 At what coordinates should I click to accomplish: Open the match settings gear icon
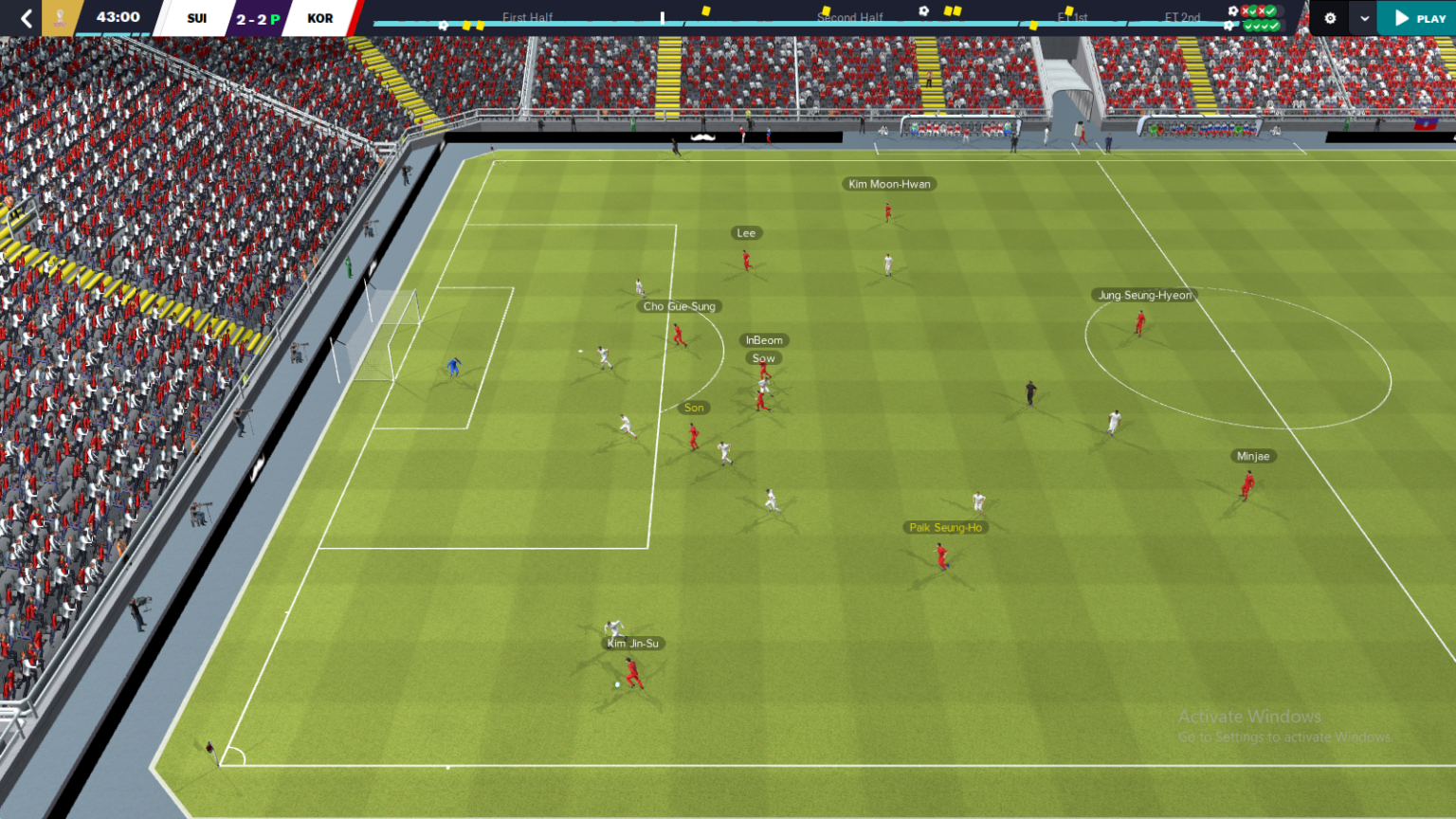(x=1328, y=17)
